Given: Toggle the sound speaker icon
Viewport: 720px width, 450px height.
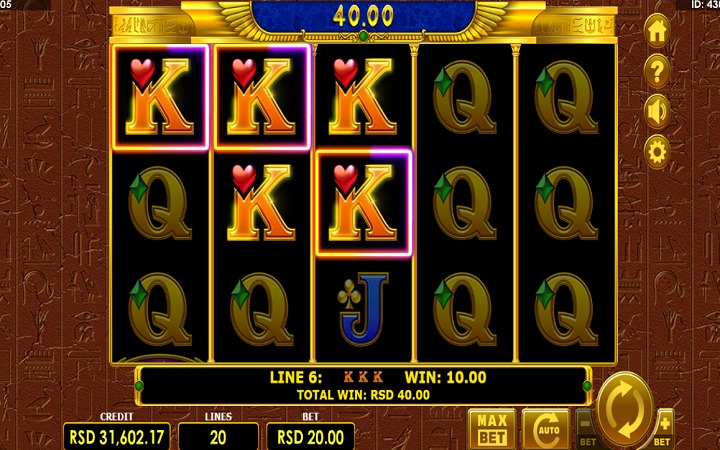Looking at the screenshot, I should [x=657, y=110].
